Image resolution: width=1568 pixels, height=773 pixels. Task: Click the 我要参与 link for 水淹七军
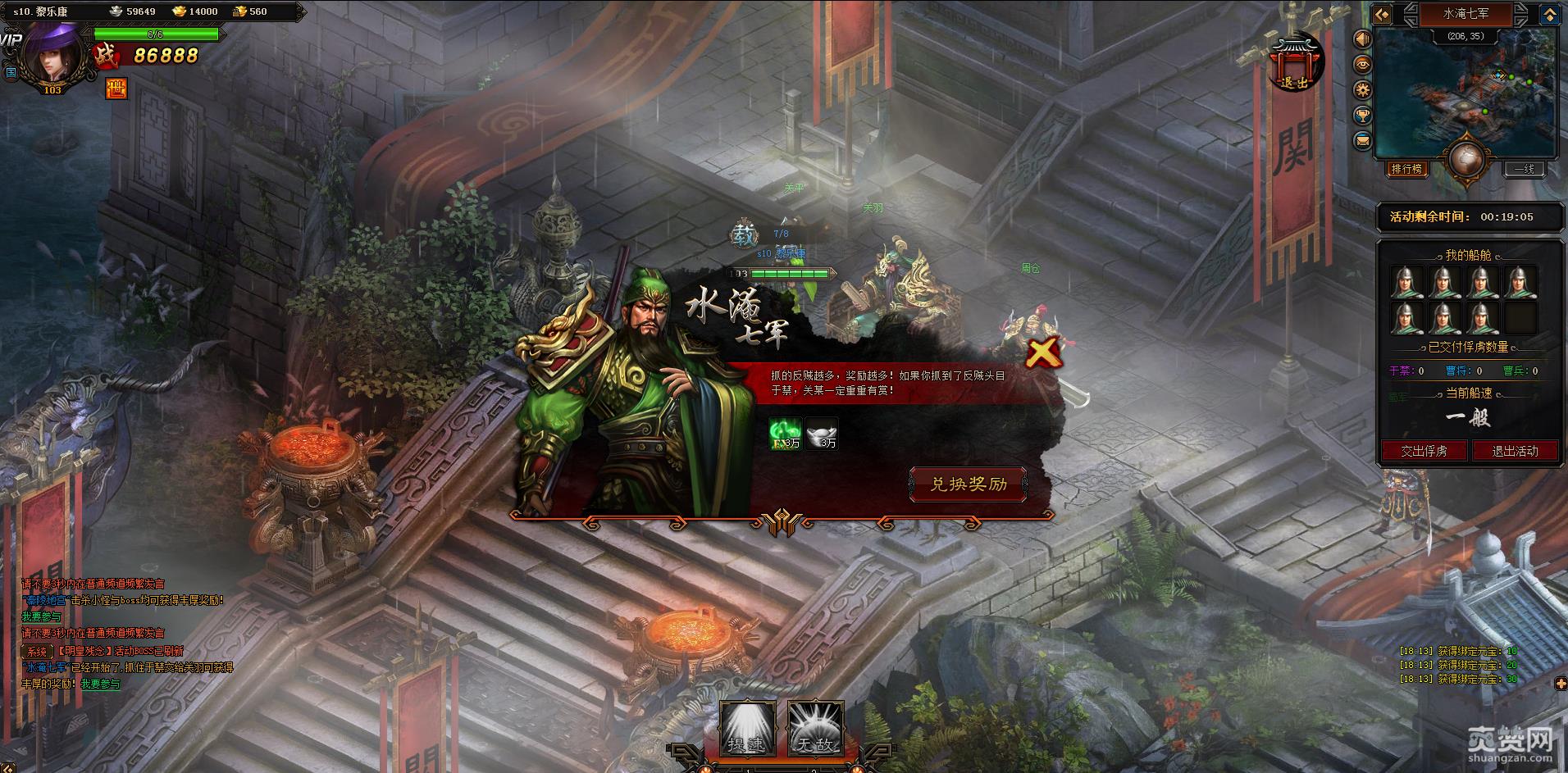(x=100, y=684)
